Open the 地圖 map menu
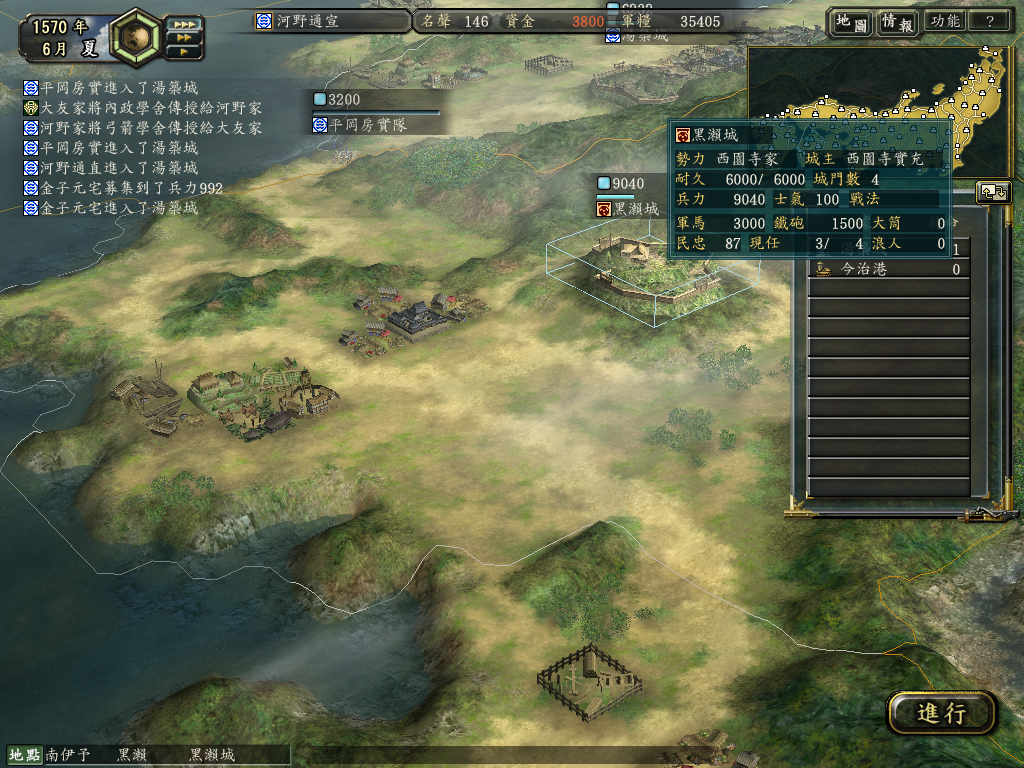1024x768 pixels. pos(851,22)
